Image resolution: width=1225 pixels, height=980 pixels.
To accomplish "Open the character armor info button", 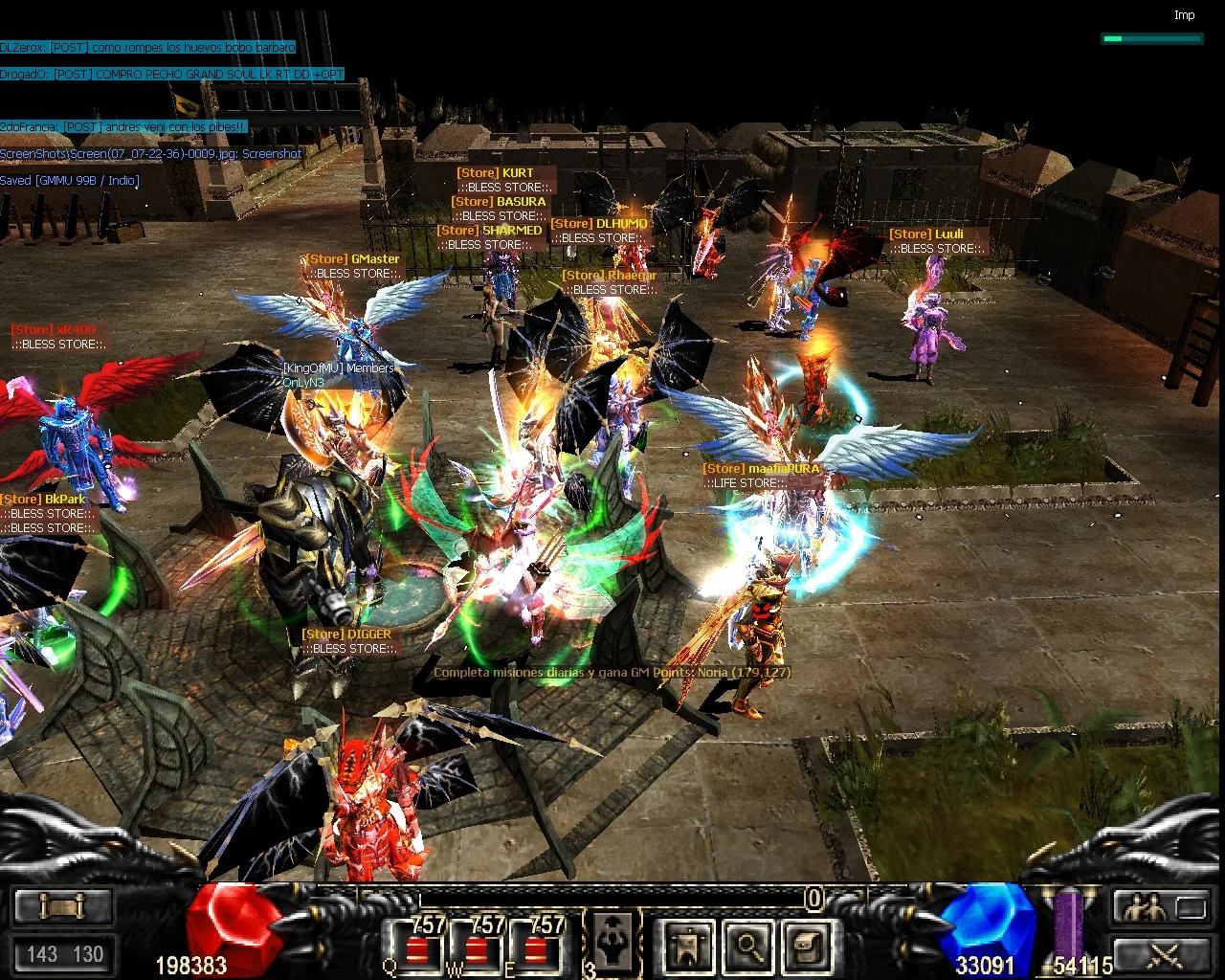I will 688,946.
